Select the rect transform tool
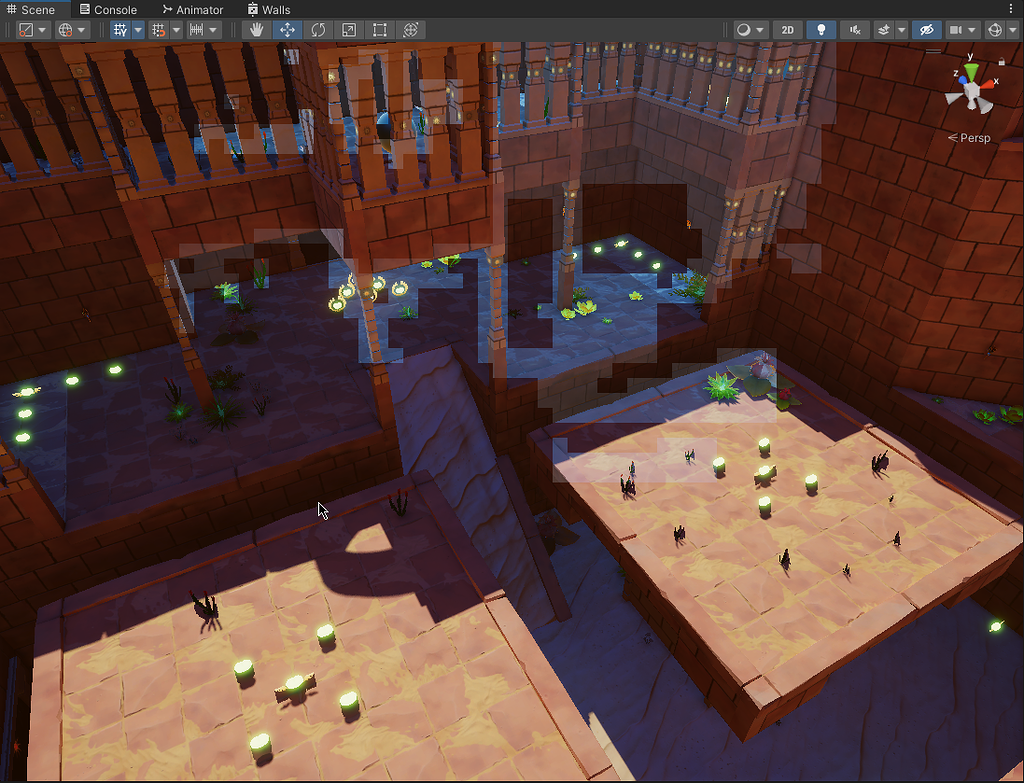The height and width of the screenshot is (783, 1024). (379, 30)
